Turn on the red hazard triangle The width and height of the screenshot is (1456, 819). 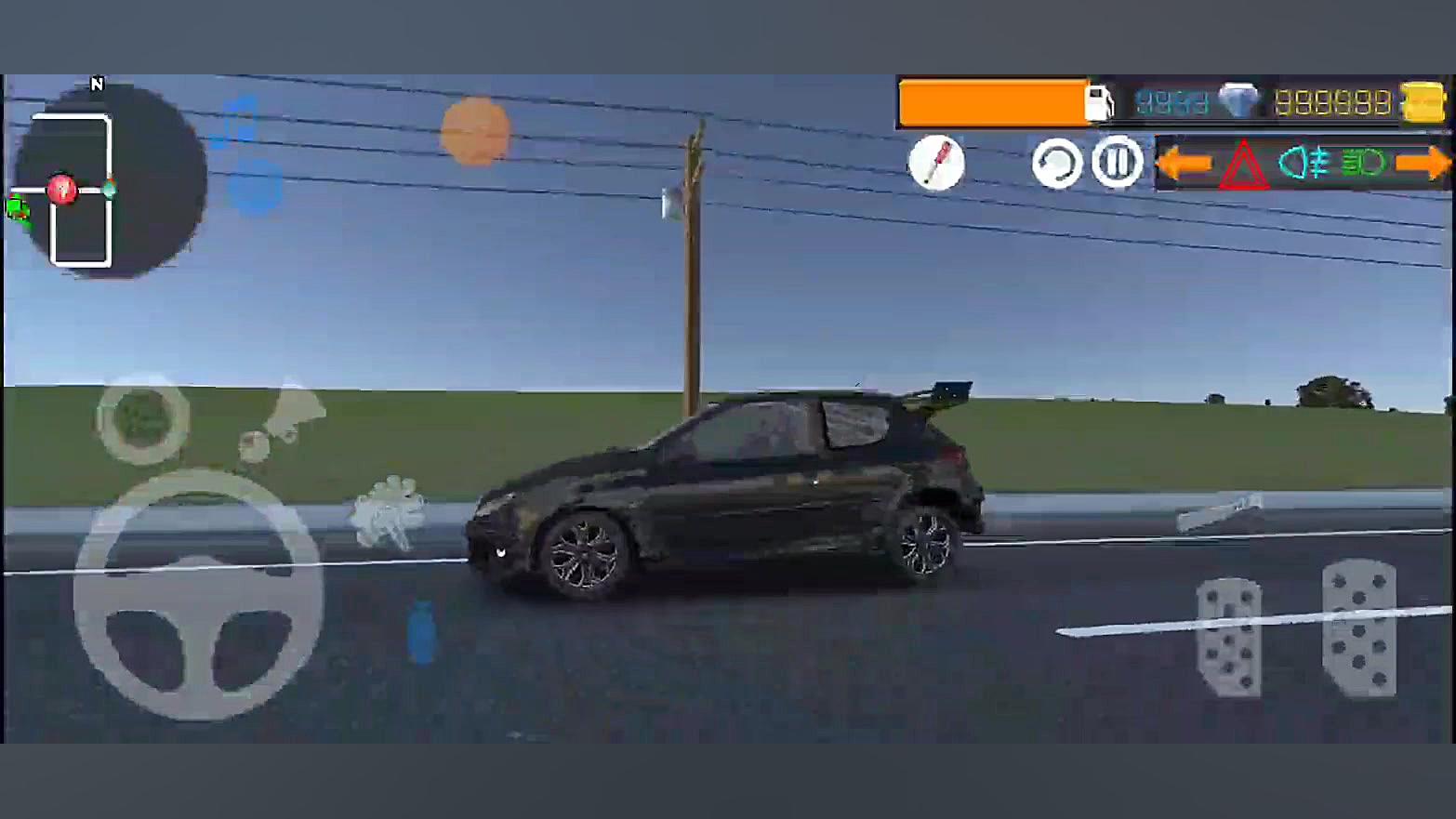coord(1243,166)
